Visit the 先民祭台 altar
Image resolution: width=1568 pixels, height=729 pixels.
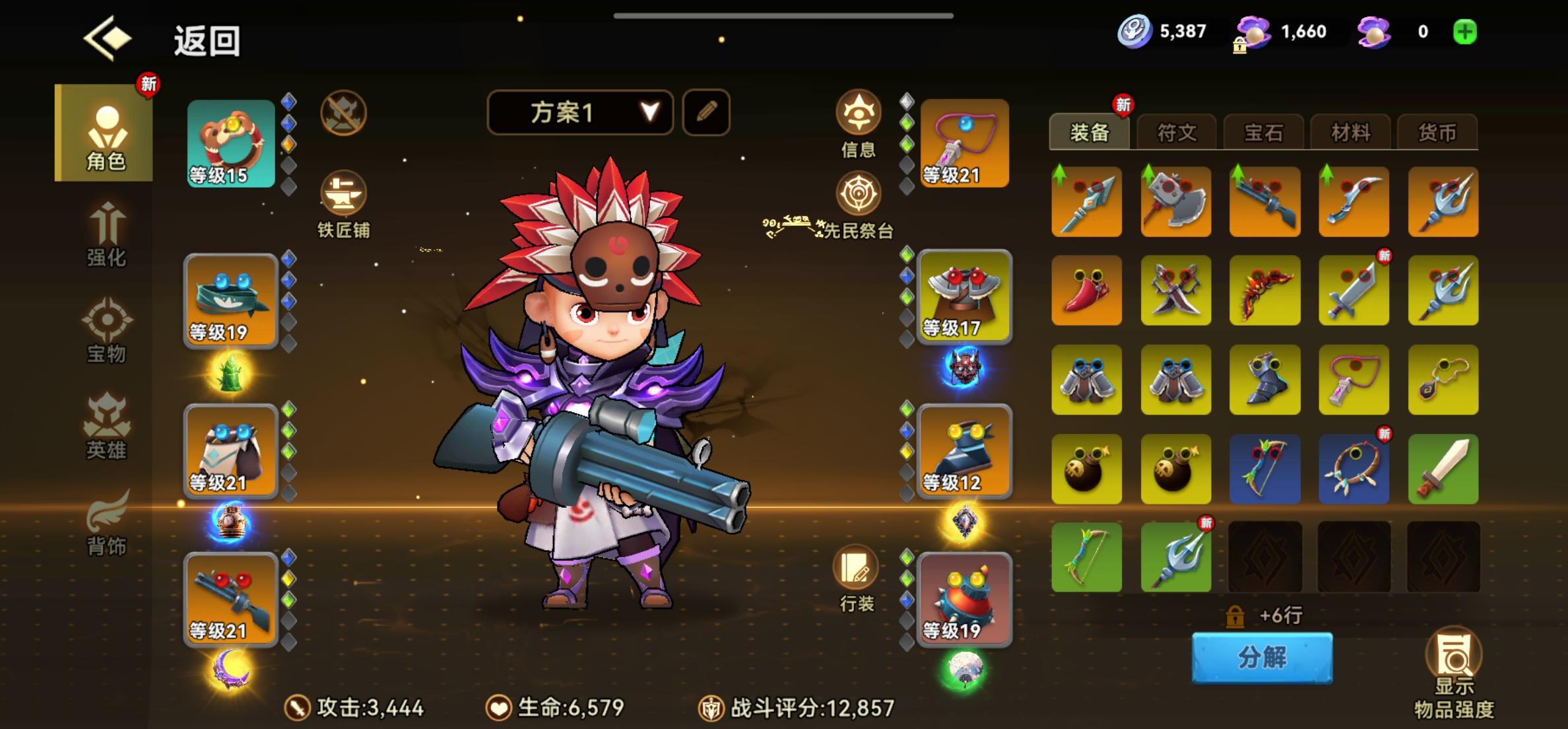[857, 193]
